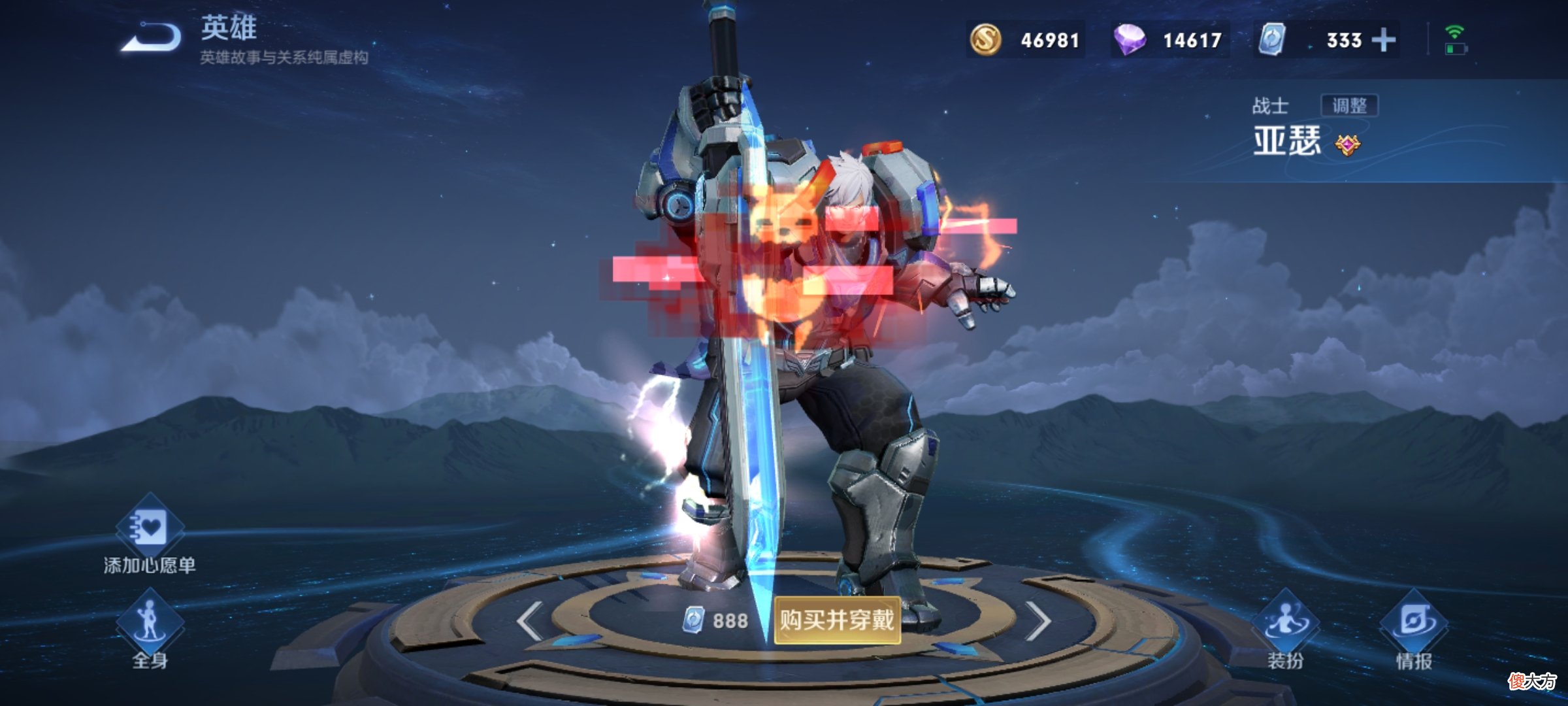Tap the gem badge beside 亚瑟

click(x=1347, y=144)
